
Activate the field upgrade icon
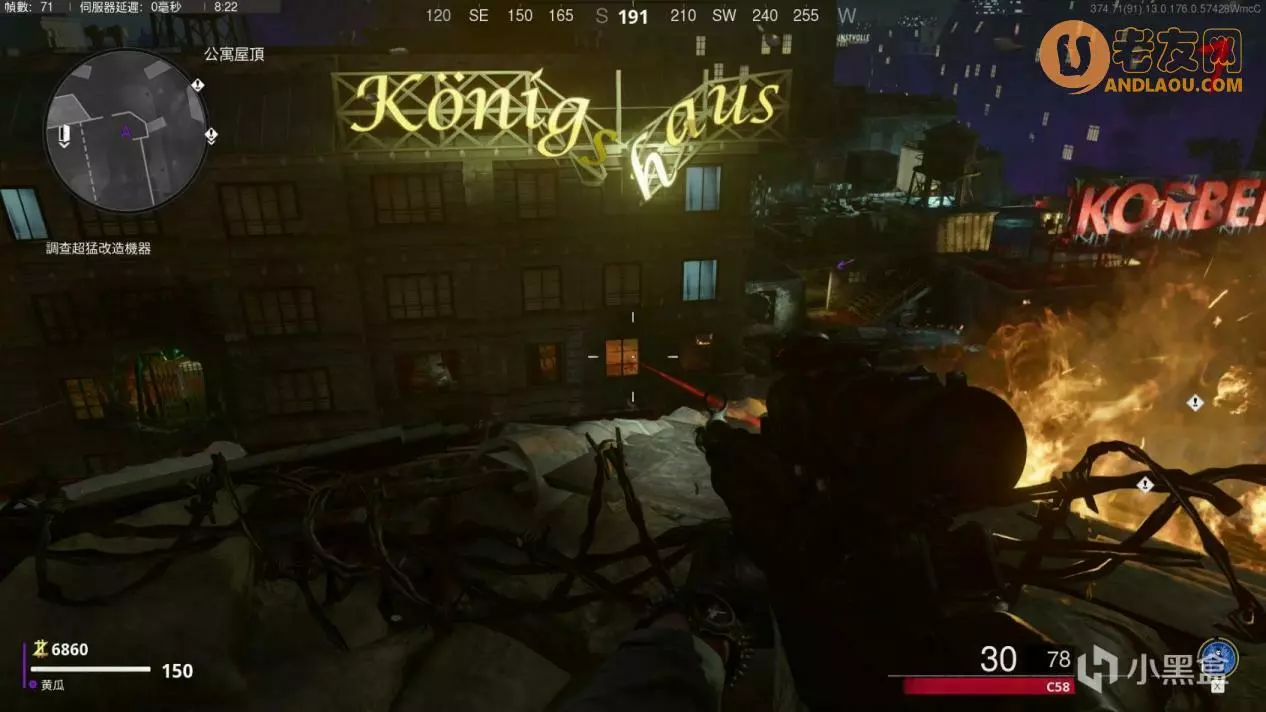pos(1218,658)
